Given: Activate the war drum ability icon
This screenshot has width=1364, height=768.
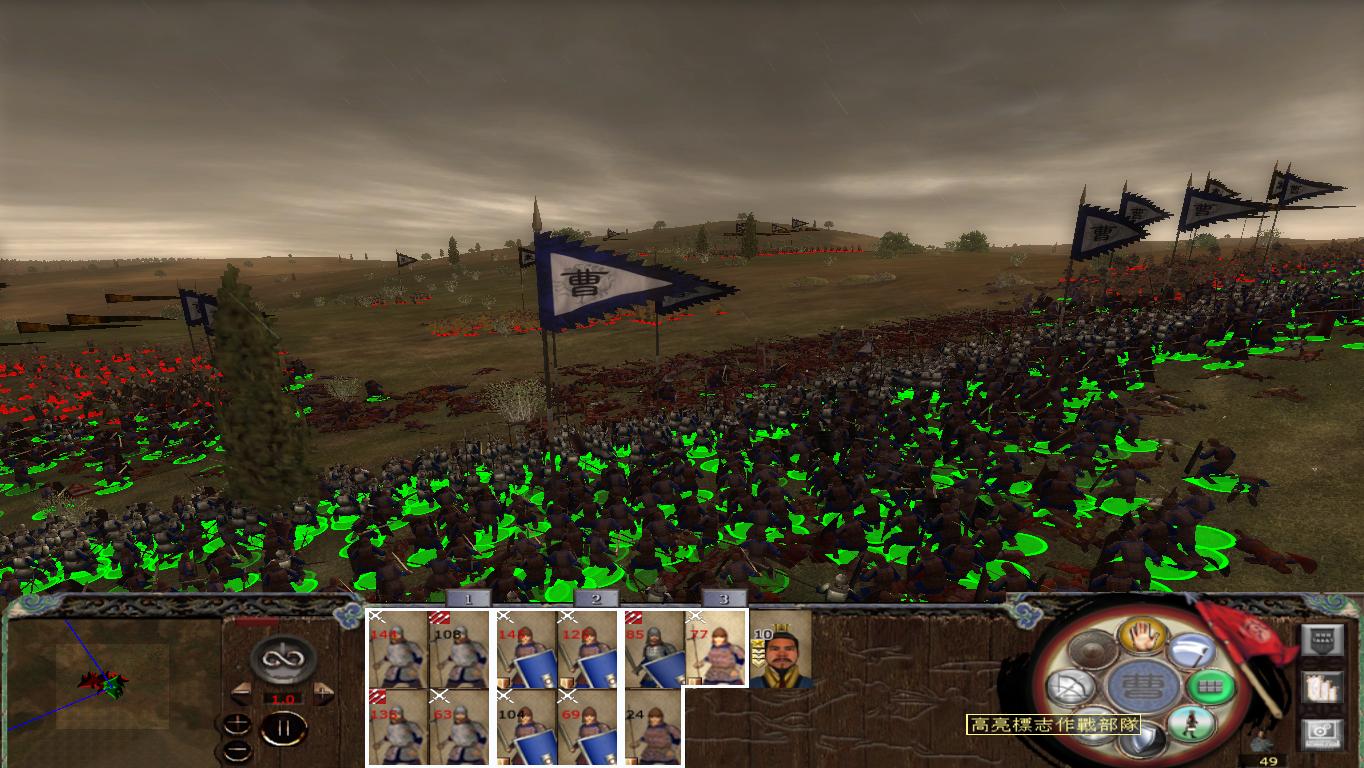Looking at the screenshot, I should pos(1091,650).
